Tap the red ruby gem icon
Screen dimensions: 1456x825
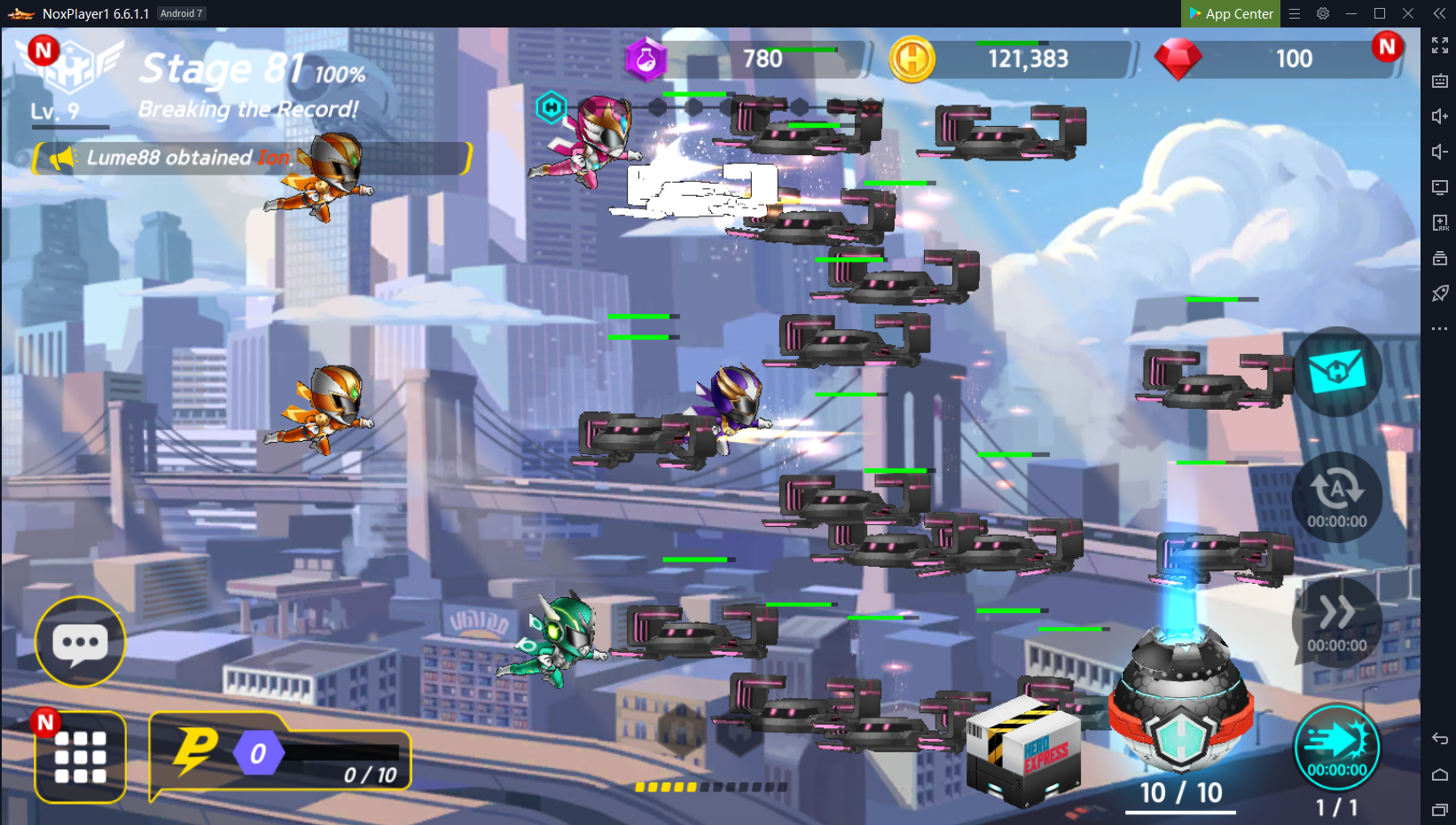[1178, 59]
